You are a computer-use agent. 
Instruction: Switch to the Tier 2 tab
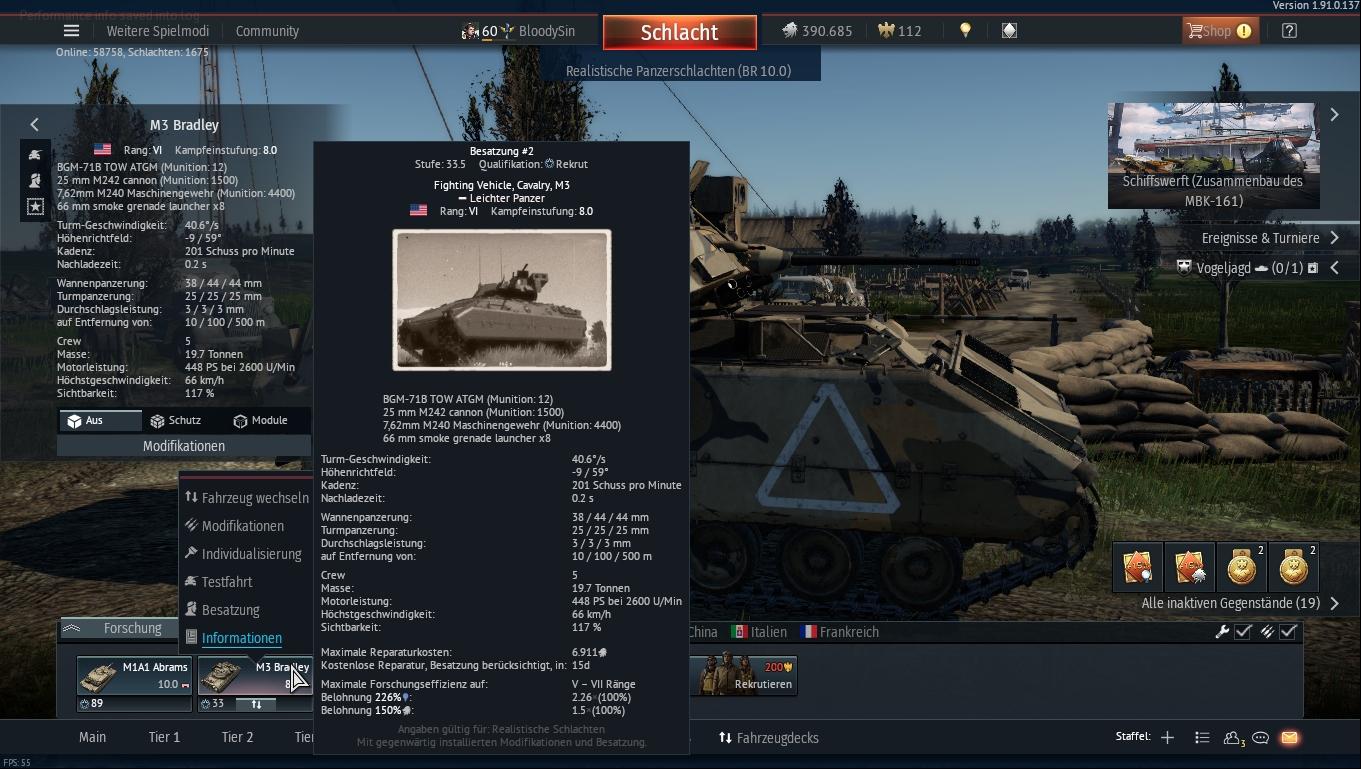[x=237, y=736]
